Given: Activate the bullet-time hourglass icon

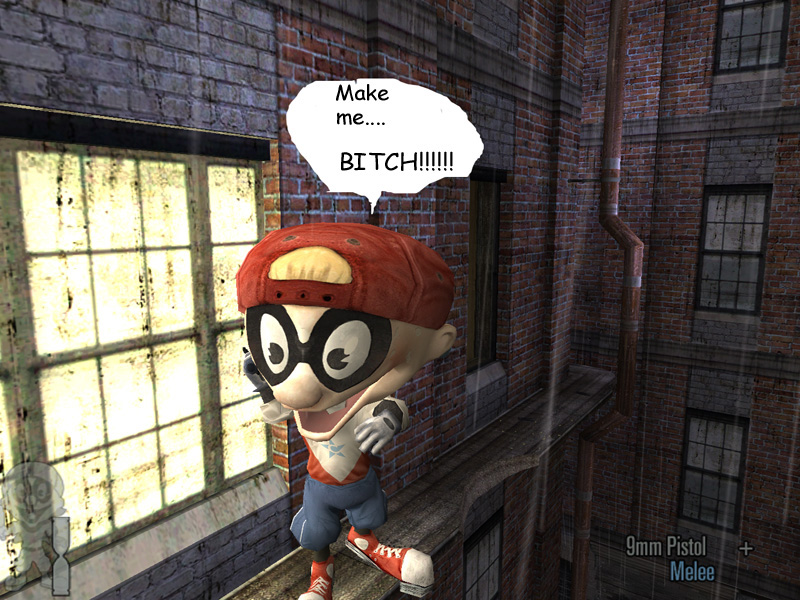Looking at the screenshot, I should coord(61,556).
